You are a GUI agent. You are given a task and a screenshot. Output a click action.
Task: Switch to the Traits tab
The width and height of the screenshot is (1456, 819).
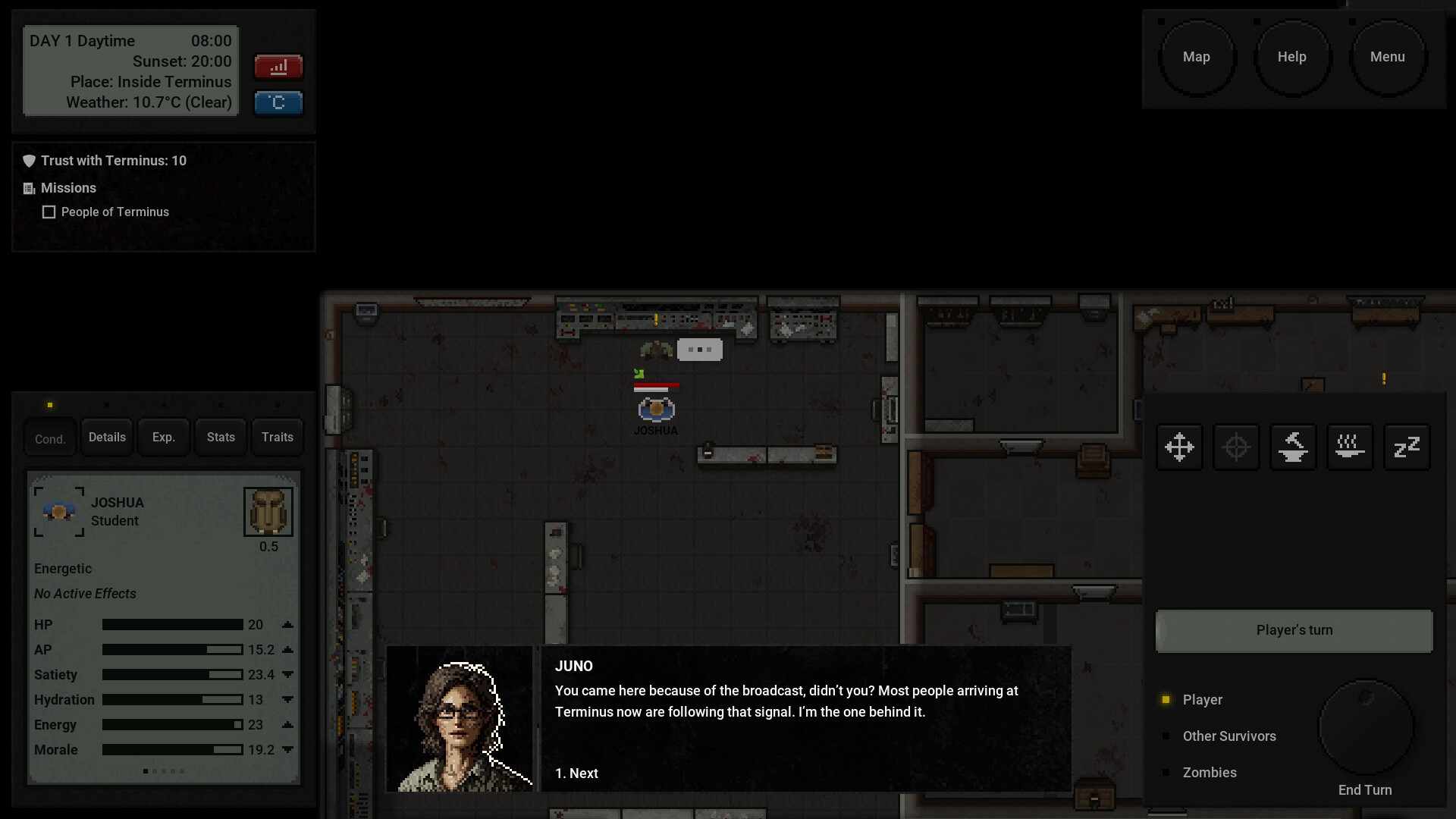277,437
